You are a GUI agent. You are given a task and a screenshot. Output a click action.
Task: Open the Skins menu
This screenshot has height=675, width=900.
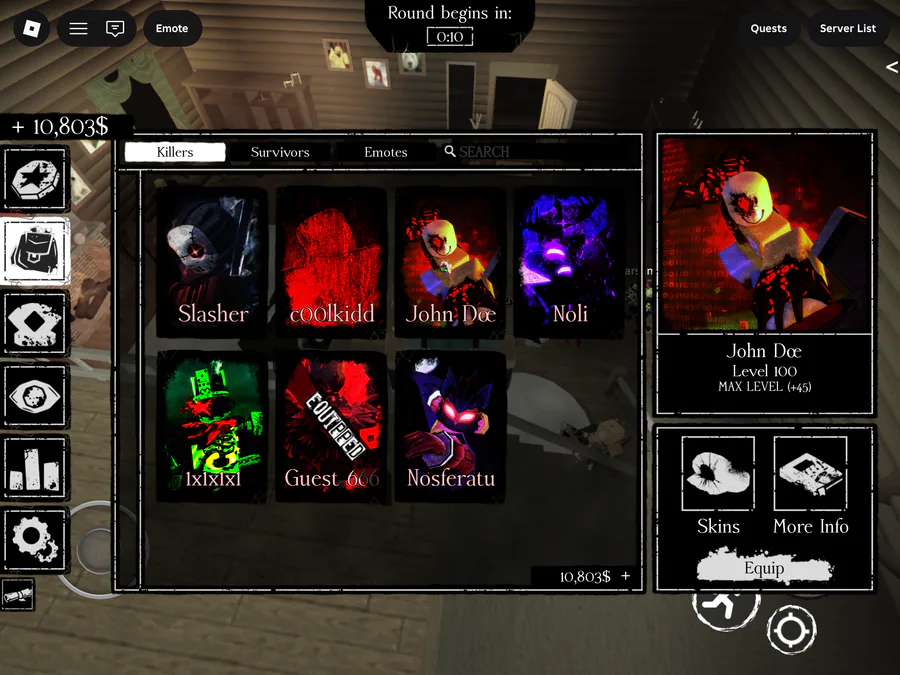[718, 487]
